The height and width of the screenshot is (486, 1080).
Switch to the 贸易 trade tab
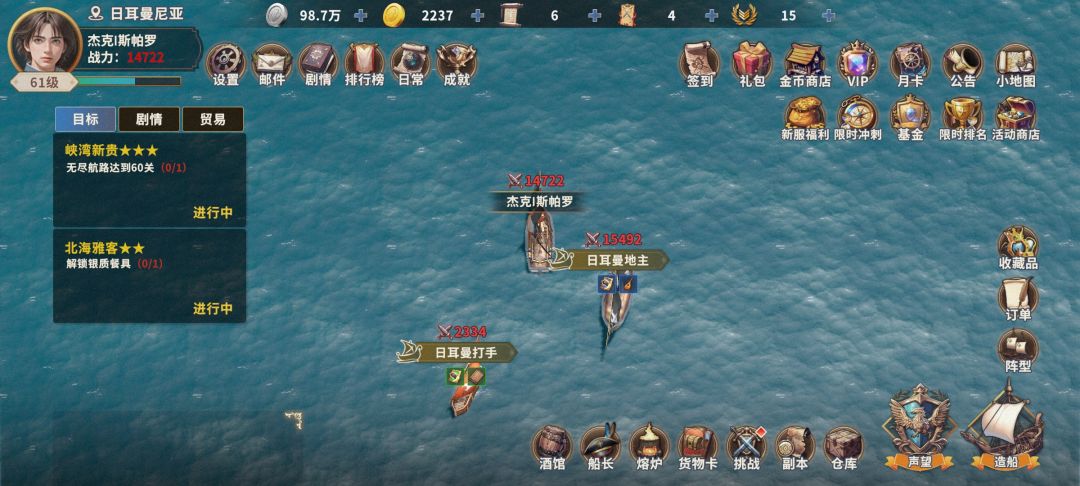pos(212,119)
